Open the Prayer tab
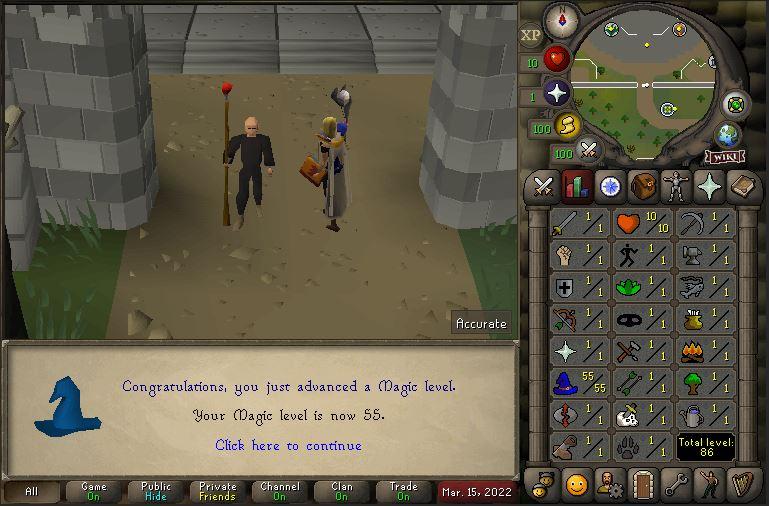769x506 pixels. point(708,186)
